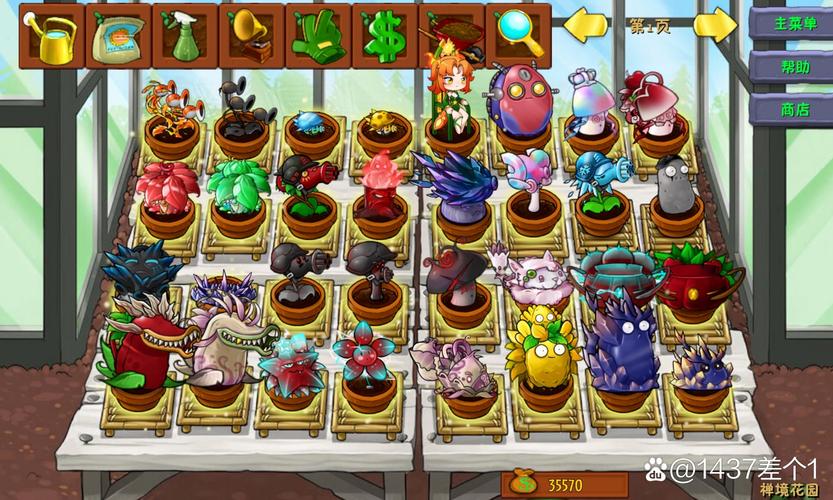Open the 商店 shop
The image size is (833, 500).
pyautogui.click(x=789, y=109)
